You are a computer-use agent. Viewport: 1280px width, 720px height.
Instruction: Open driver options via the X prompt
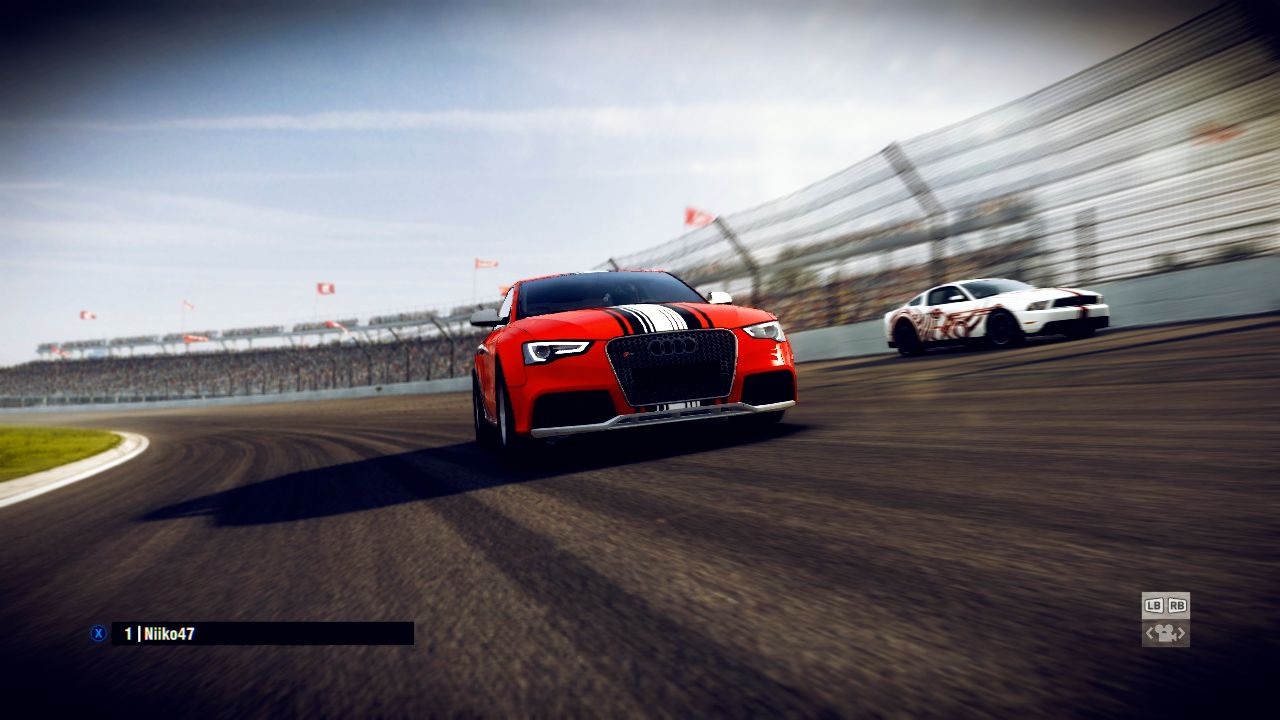[98, 632]
